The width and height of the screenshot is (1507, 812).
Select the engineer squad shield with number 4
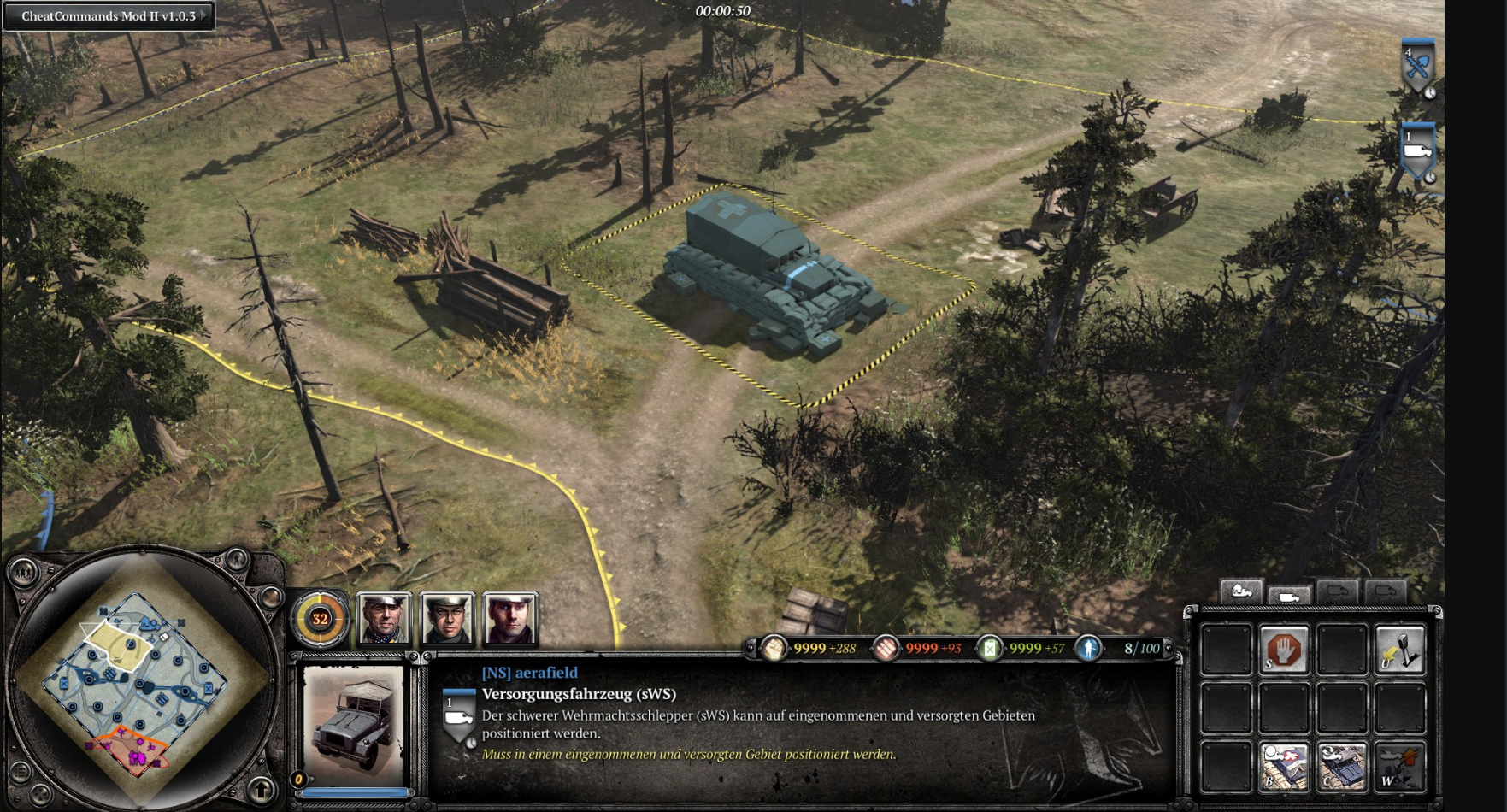pos(1417,66)
